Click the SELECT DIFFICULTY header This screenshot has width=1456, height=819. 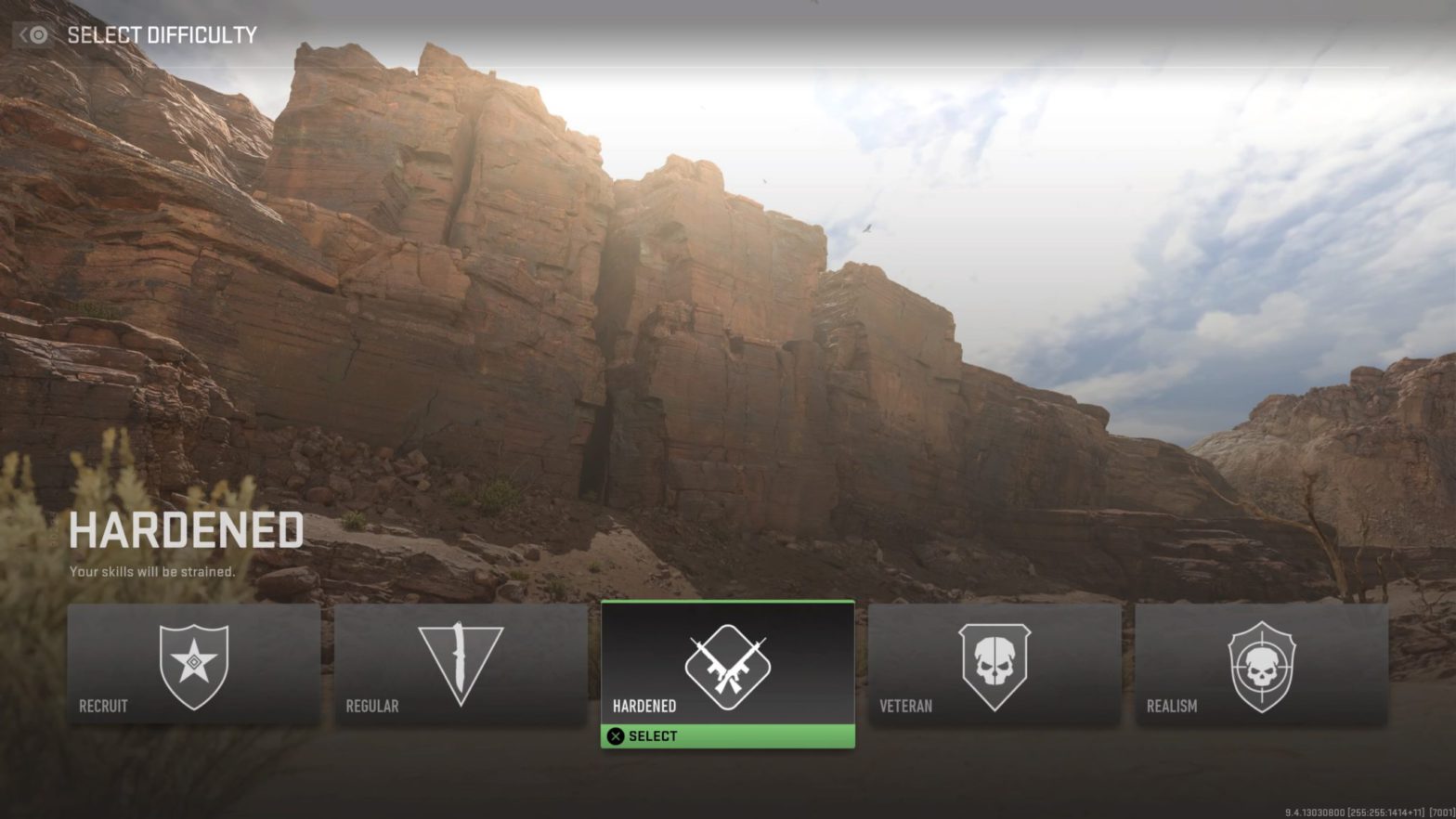click(x=160, y=35)
